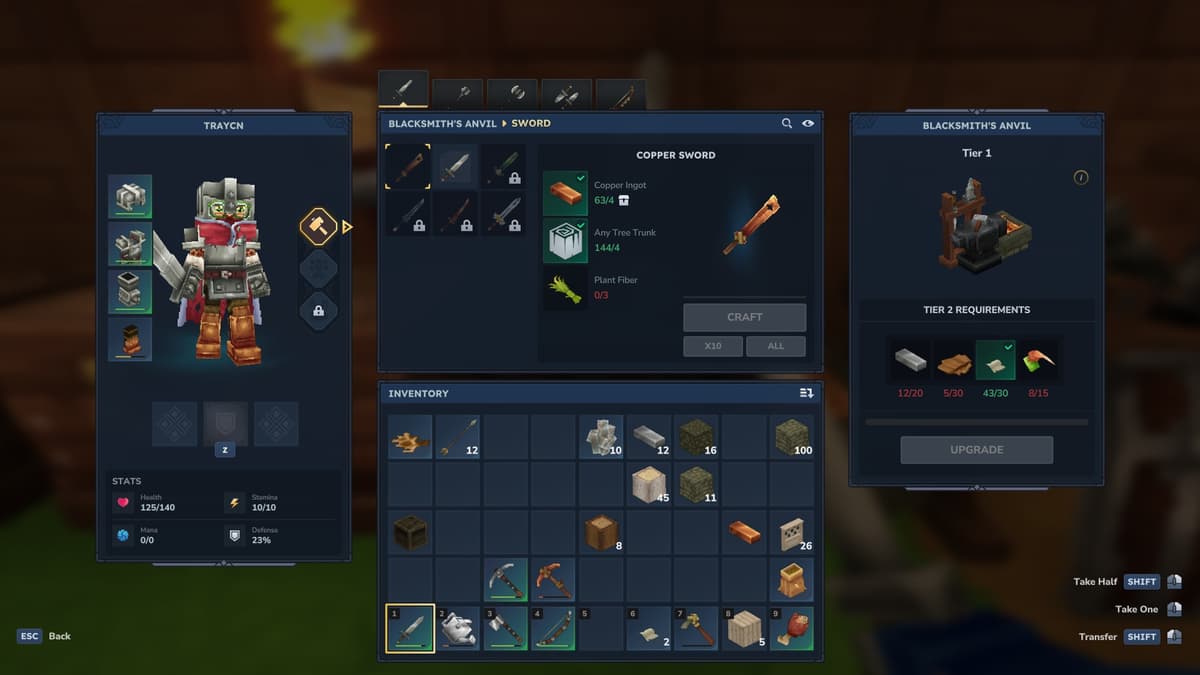Select the wooden barrel stack of 8
Viewport: 1200px width, 675px height.
coord(601,532)
